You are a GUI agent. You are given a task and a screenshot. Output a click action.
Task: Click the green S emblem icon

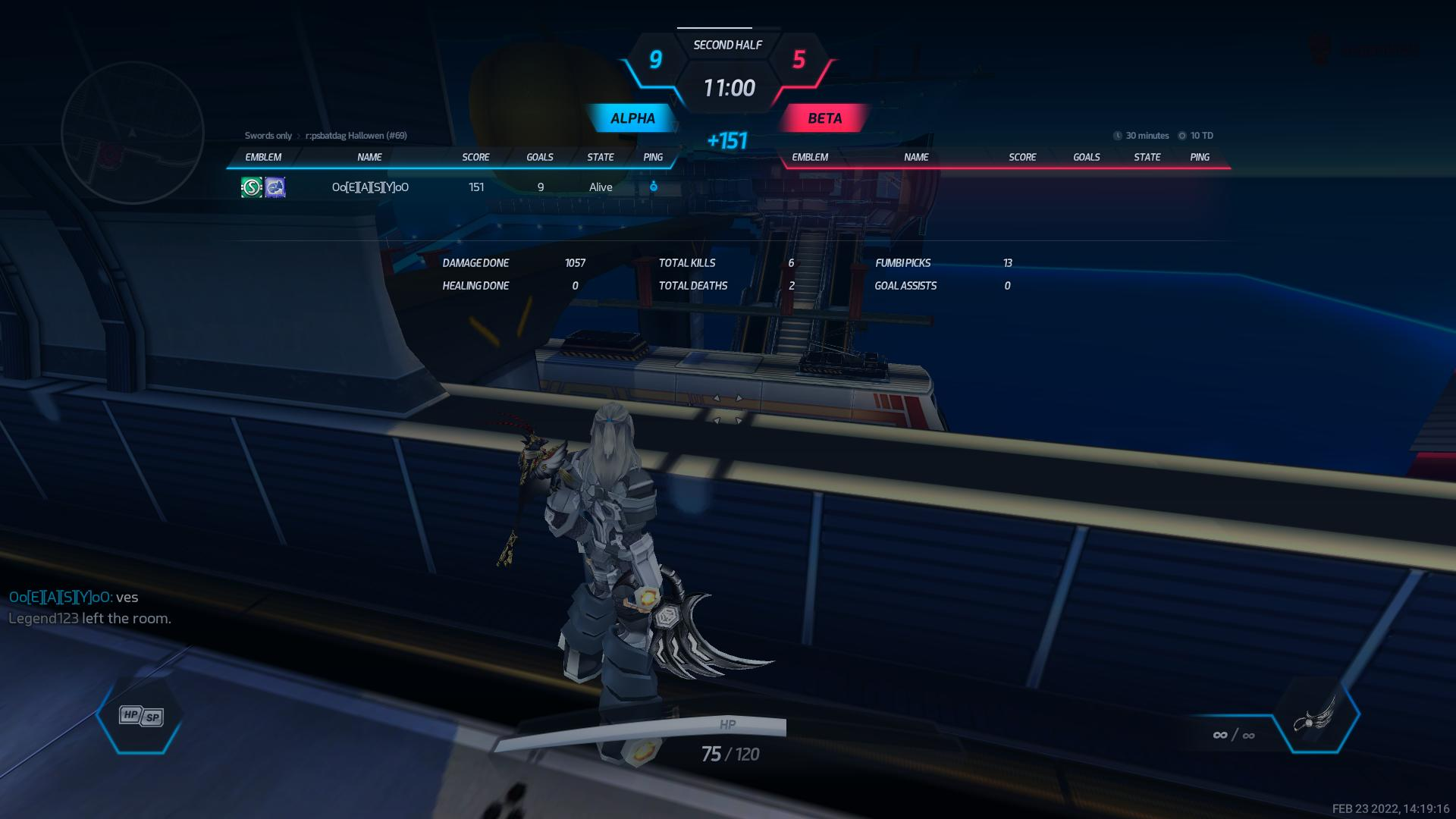pyautogui.click(x=252, y=187)
